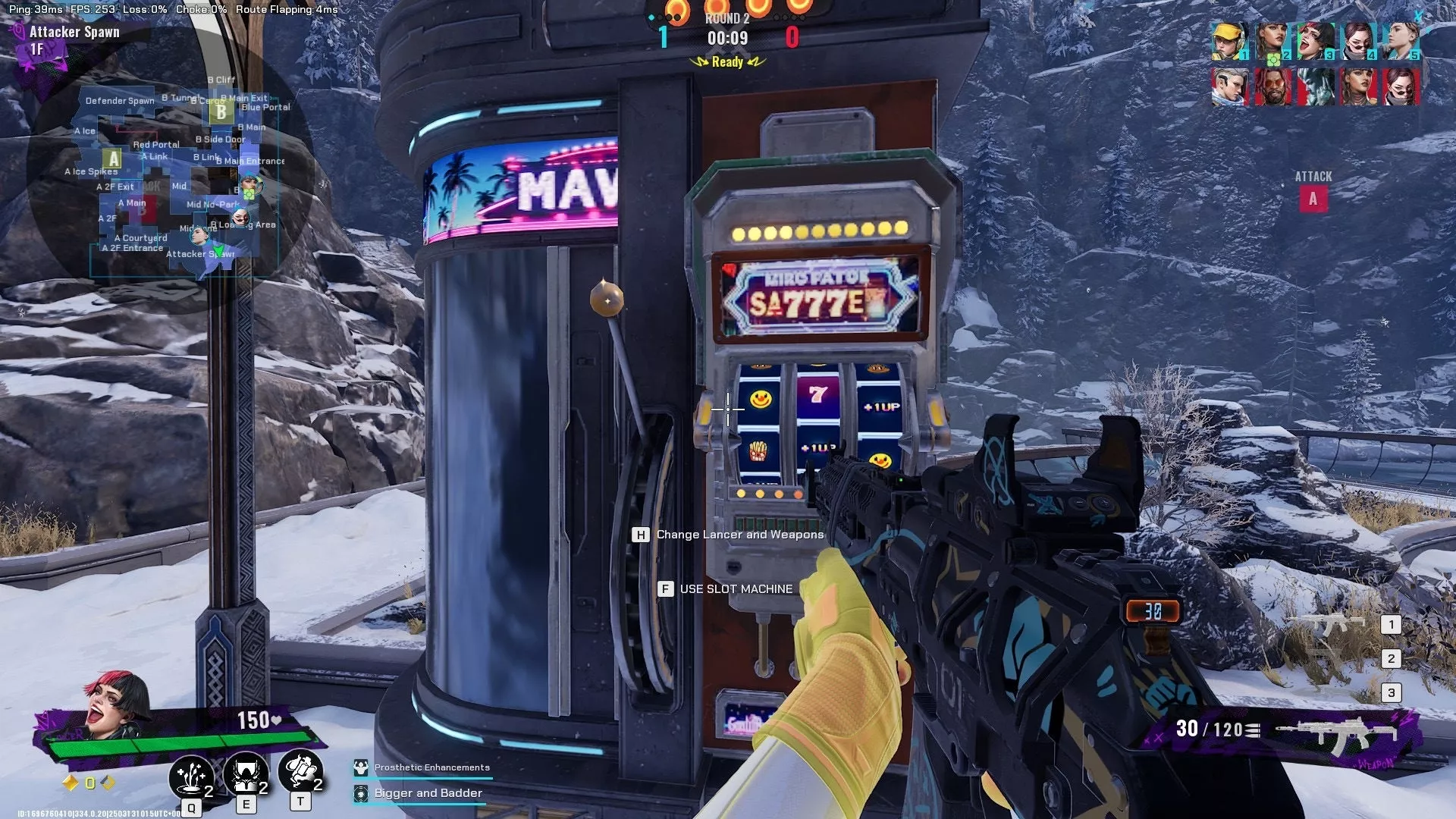Select teammate 2 portrait with green flower badge
This screenshot has width=1456, height=819.
[1272, 42]
